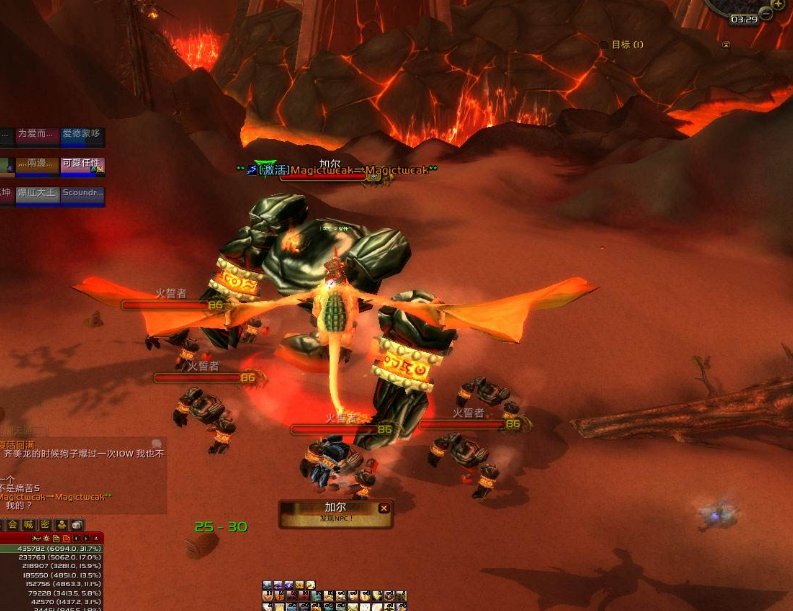Select the 焊血大上 raid frame
Screen dimensions: 793x611
(x=37, y=195)
